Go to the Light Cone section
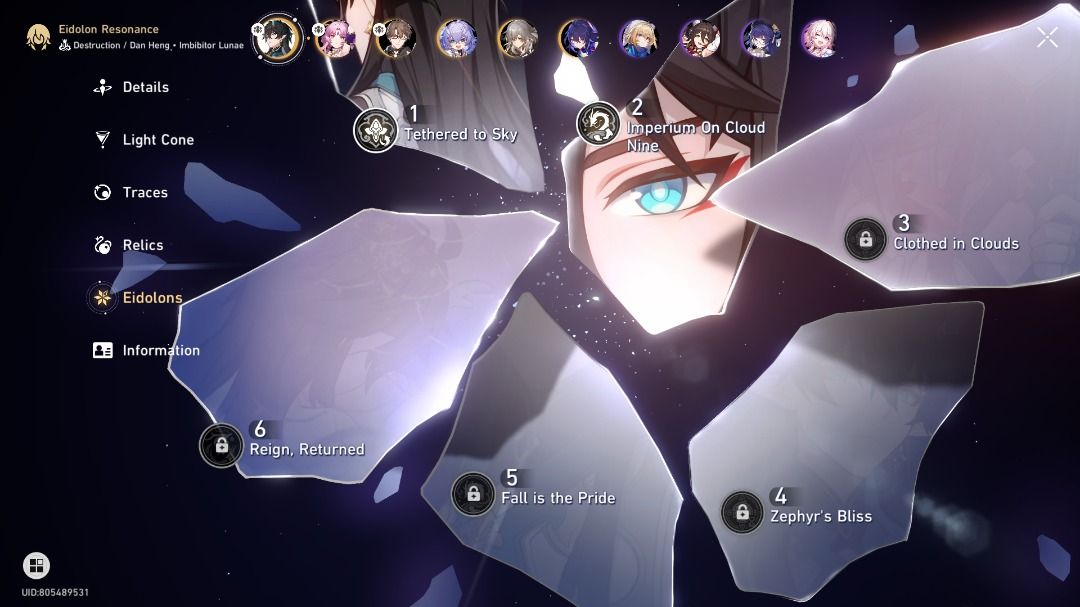 coord(157,140)
